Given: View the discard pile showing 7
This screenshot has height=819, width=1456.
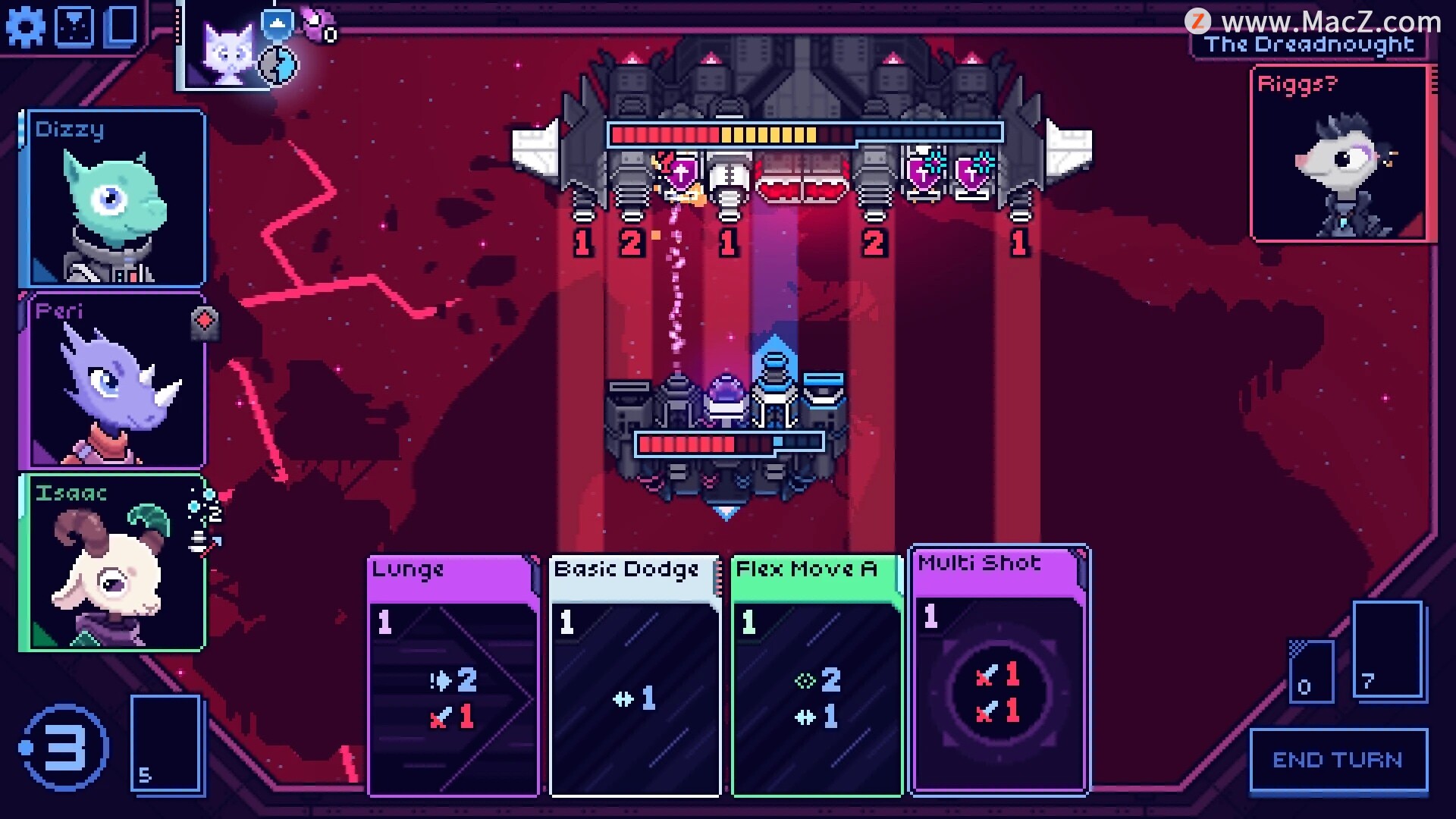Looking at the screenshot, I should [1388, 650].
